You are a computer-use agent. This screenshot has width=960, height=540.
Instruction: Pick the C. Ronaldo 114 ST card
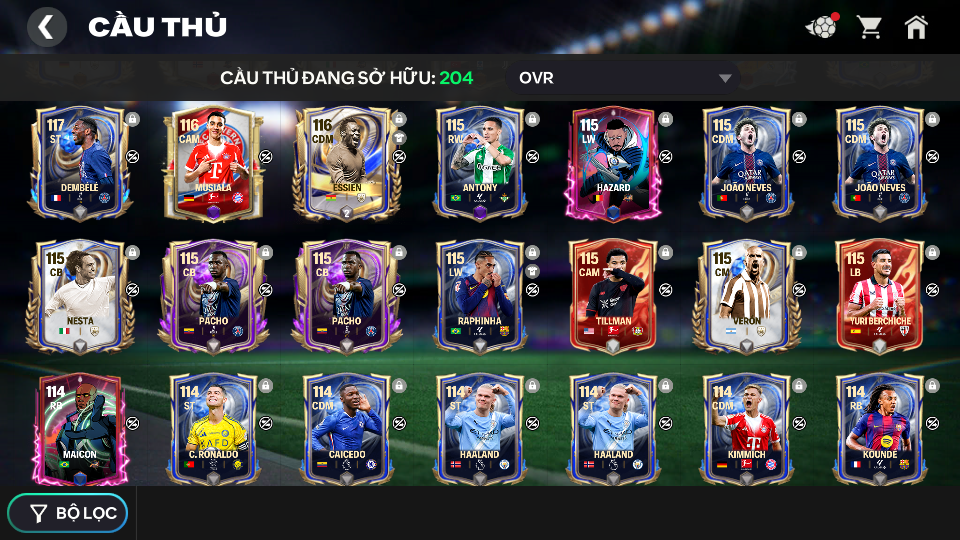pos(213,428)
